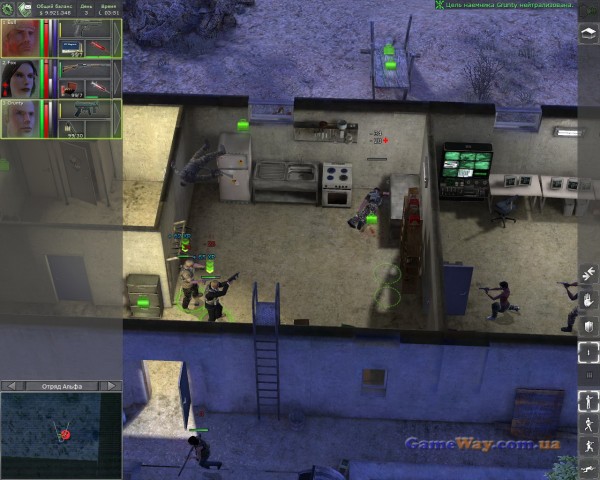Set standing stance for the mercenary

pyautogui.click(x=588, y=403)
